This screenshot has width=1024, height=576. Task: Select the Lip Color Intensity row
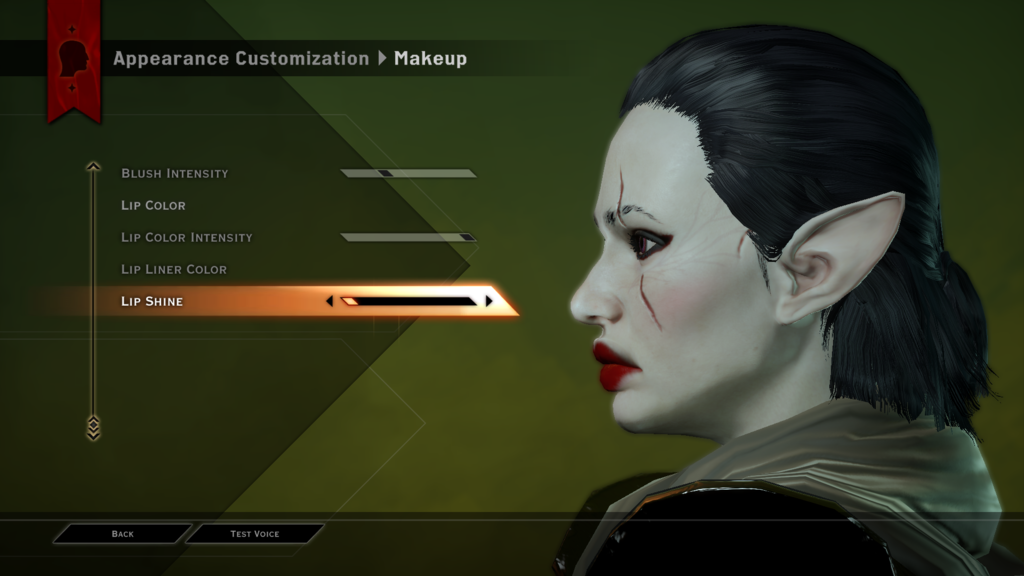point(187,237)
